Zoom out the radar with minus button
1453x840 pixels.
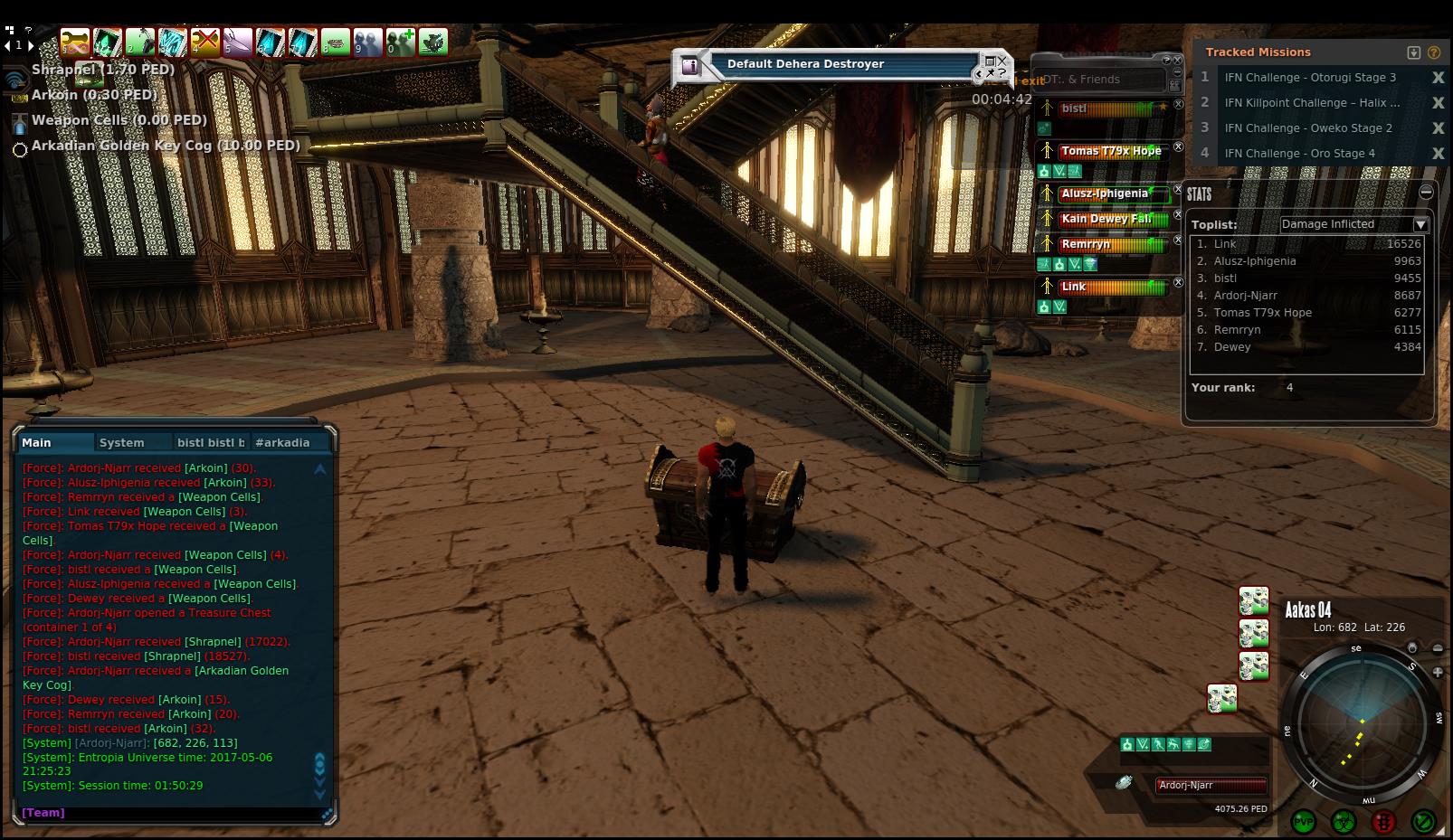point(1438,648)
